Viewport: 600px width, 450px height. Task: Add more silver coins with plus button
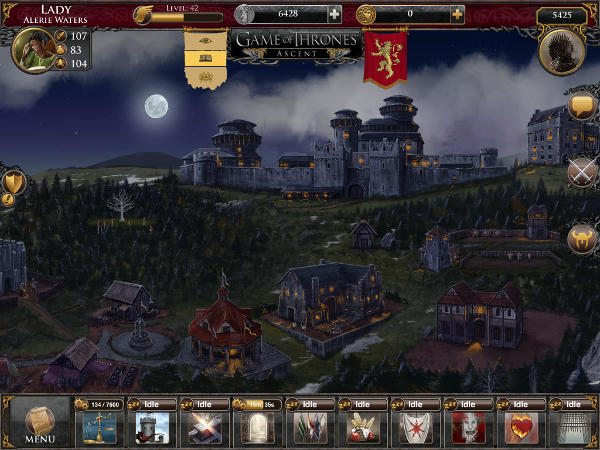[334, 15]
